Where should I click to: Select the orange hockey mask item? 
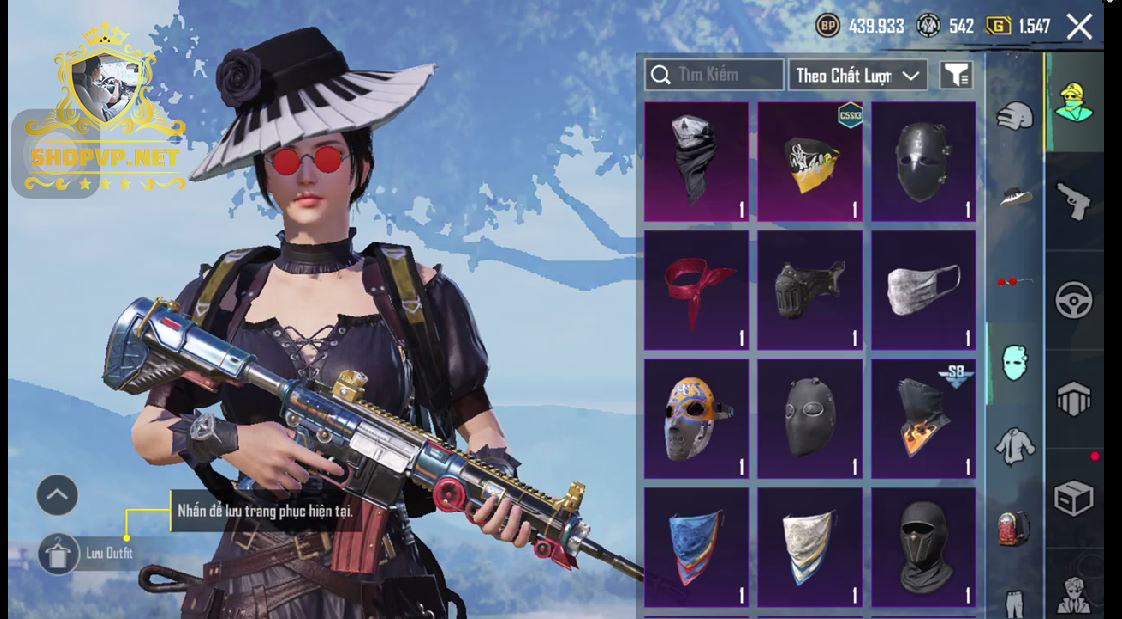696,418
